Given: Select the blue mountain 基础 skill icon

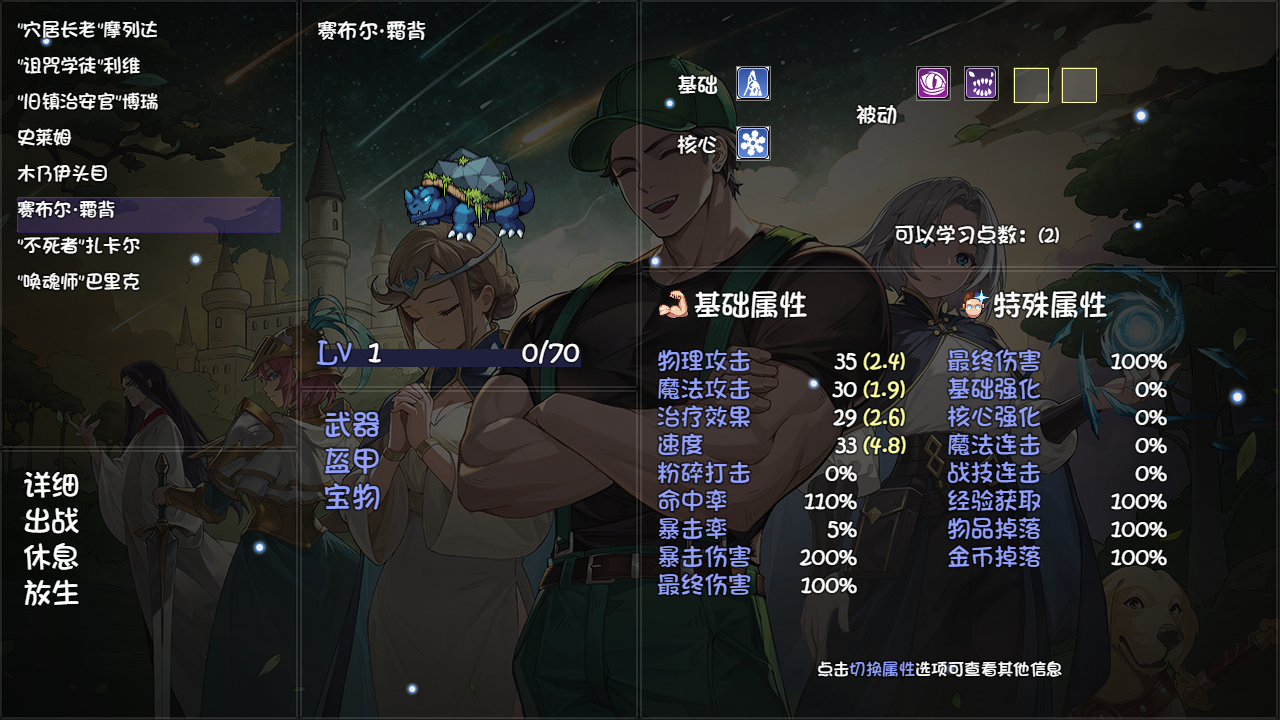Looking at the screenshot, I should (x=751, y=85).
